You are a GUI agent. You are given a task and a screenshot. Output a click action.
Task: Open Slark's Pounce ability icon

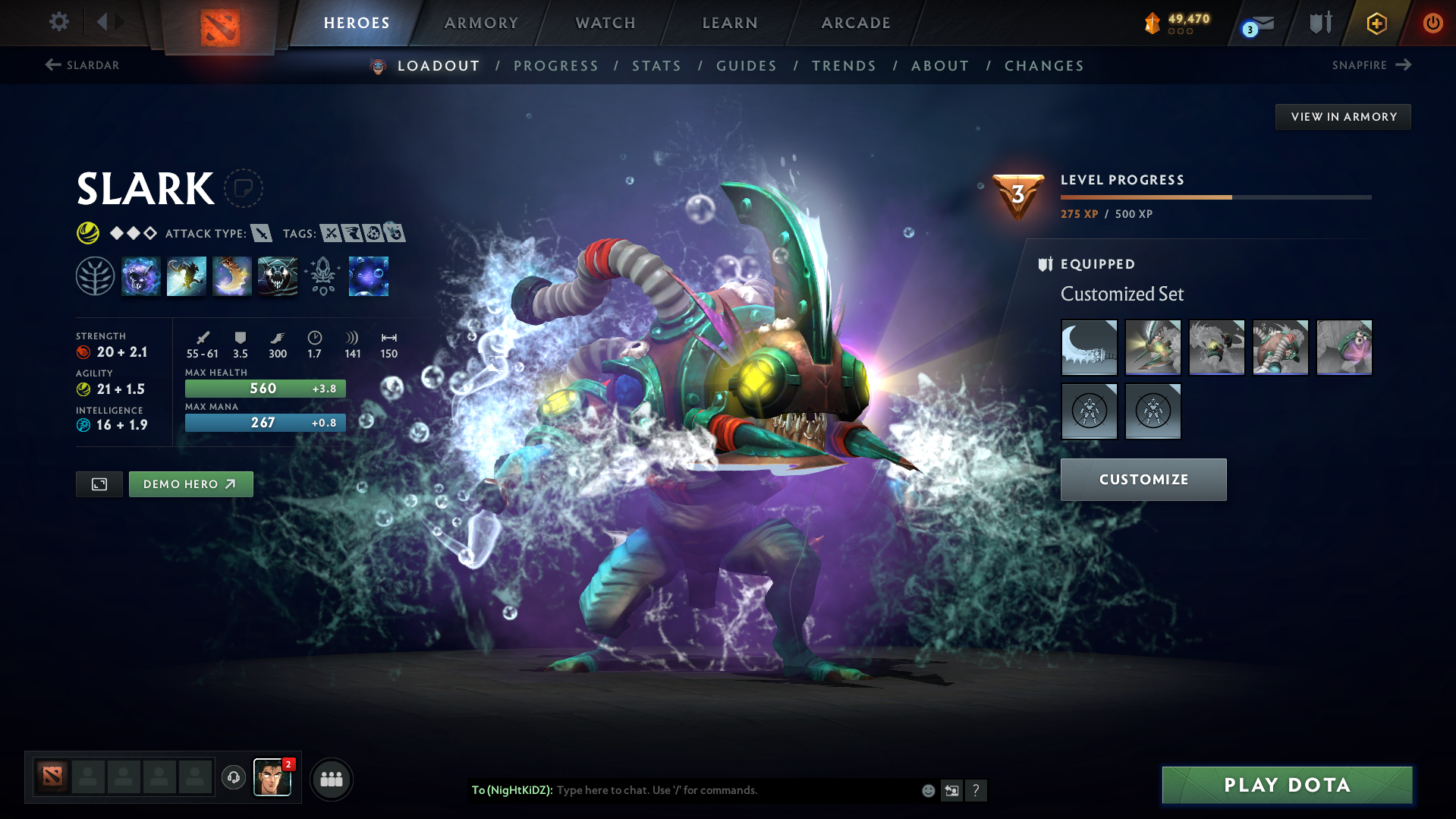[x=187, y=276]
